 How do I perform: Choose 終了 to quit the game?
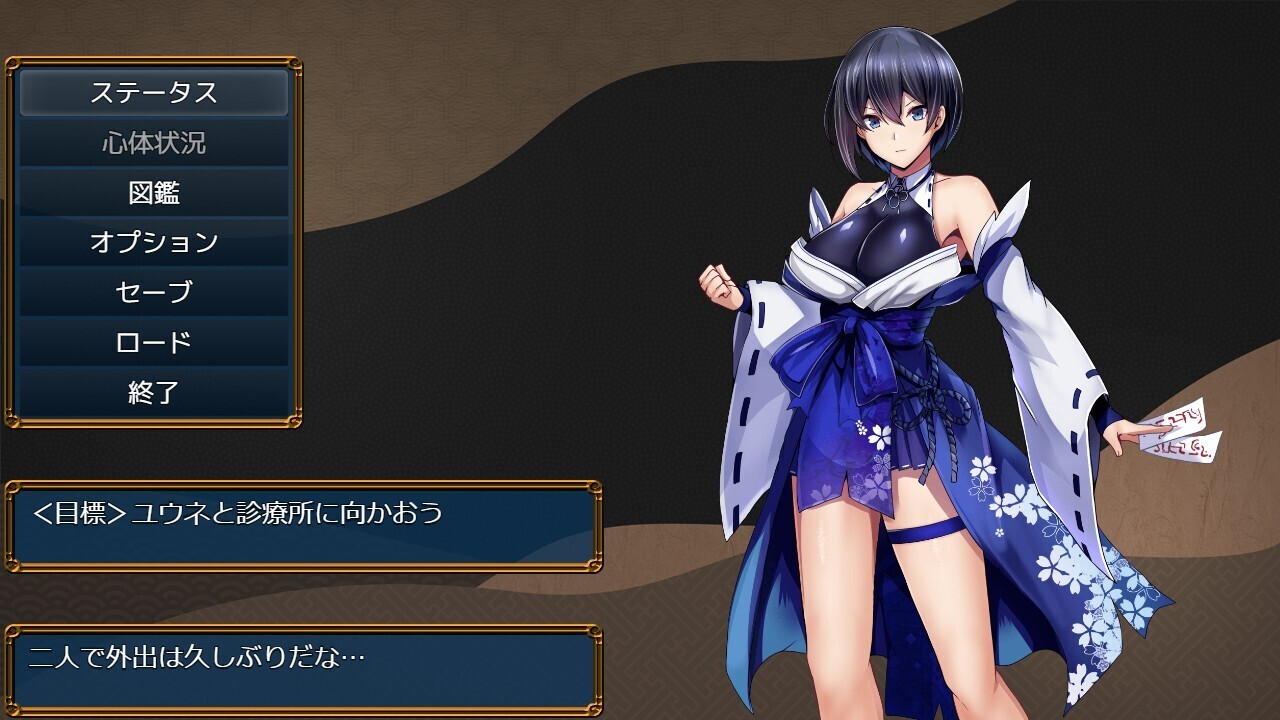[x=154, y=393]
